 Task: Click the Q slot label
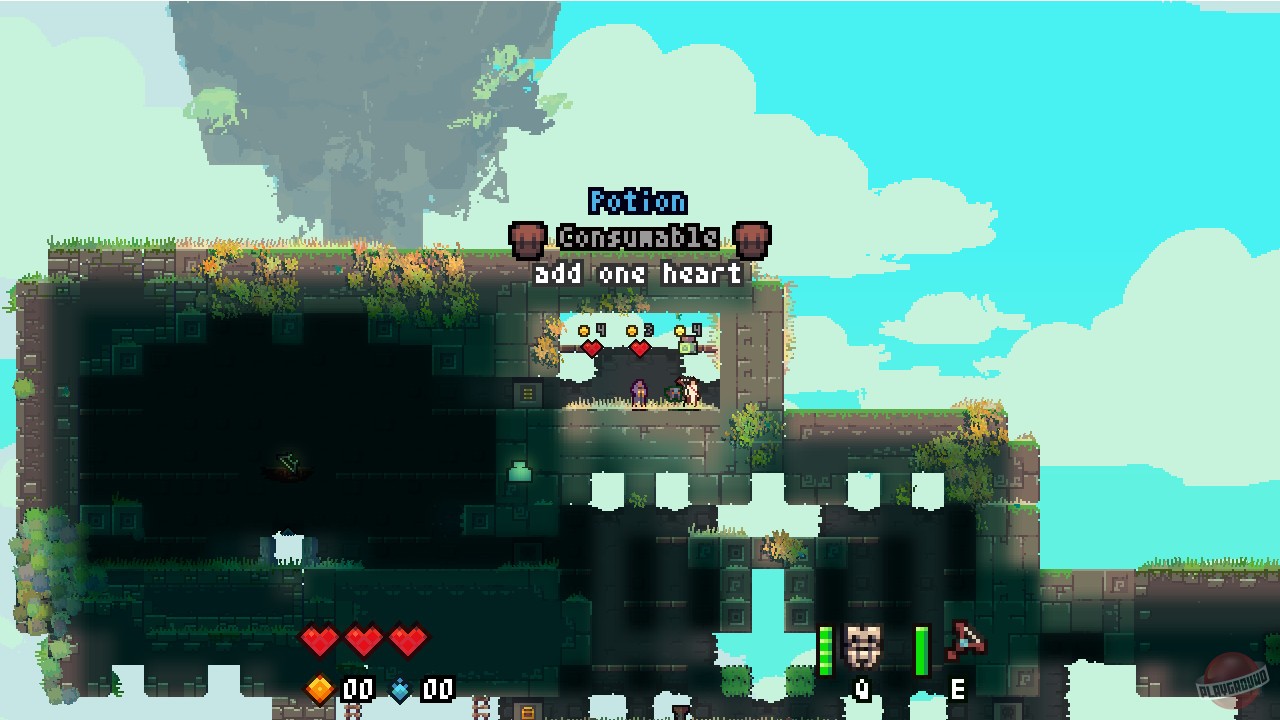click(862, 688)
